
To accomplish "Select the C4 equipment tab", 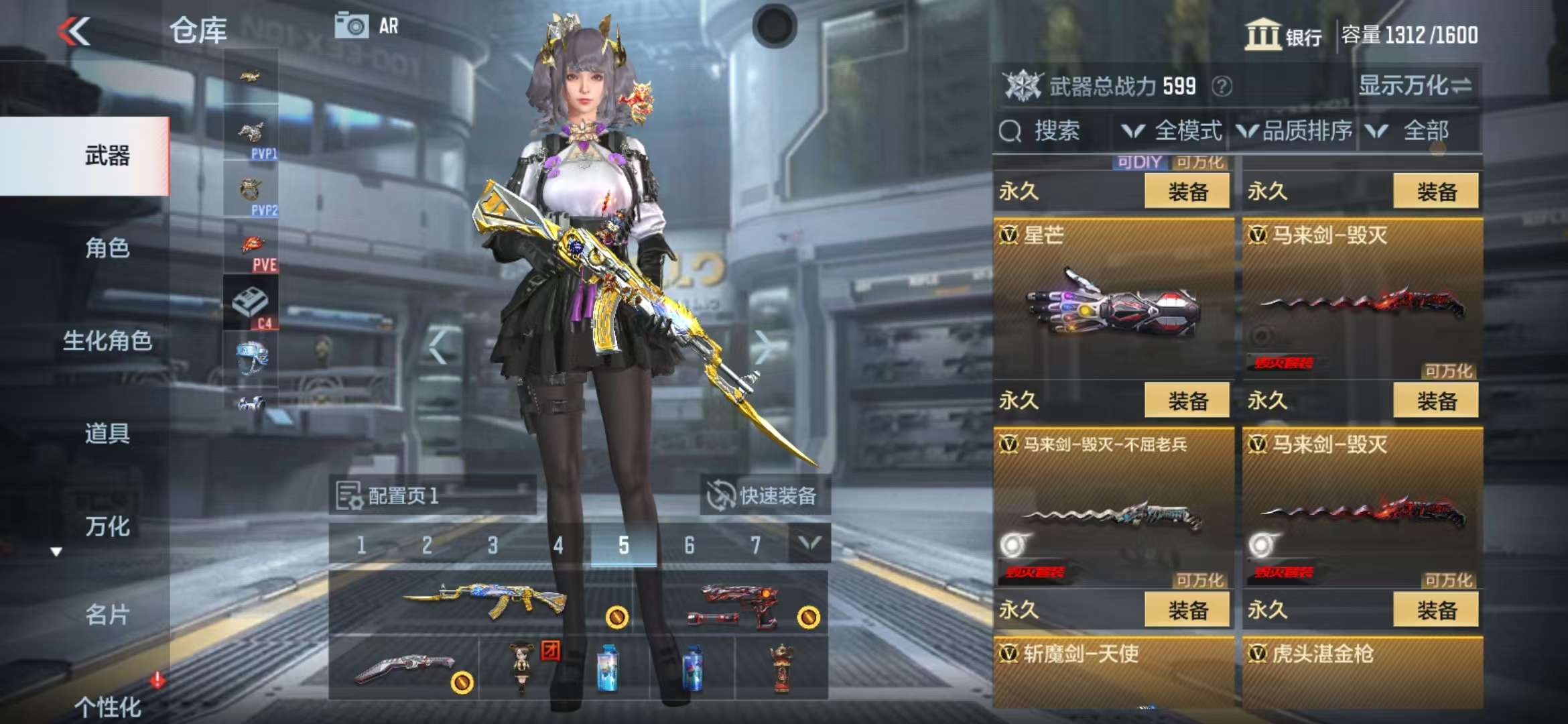I will tap(251, 305).
